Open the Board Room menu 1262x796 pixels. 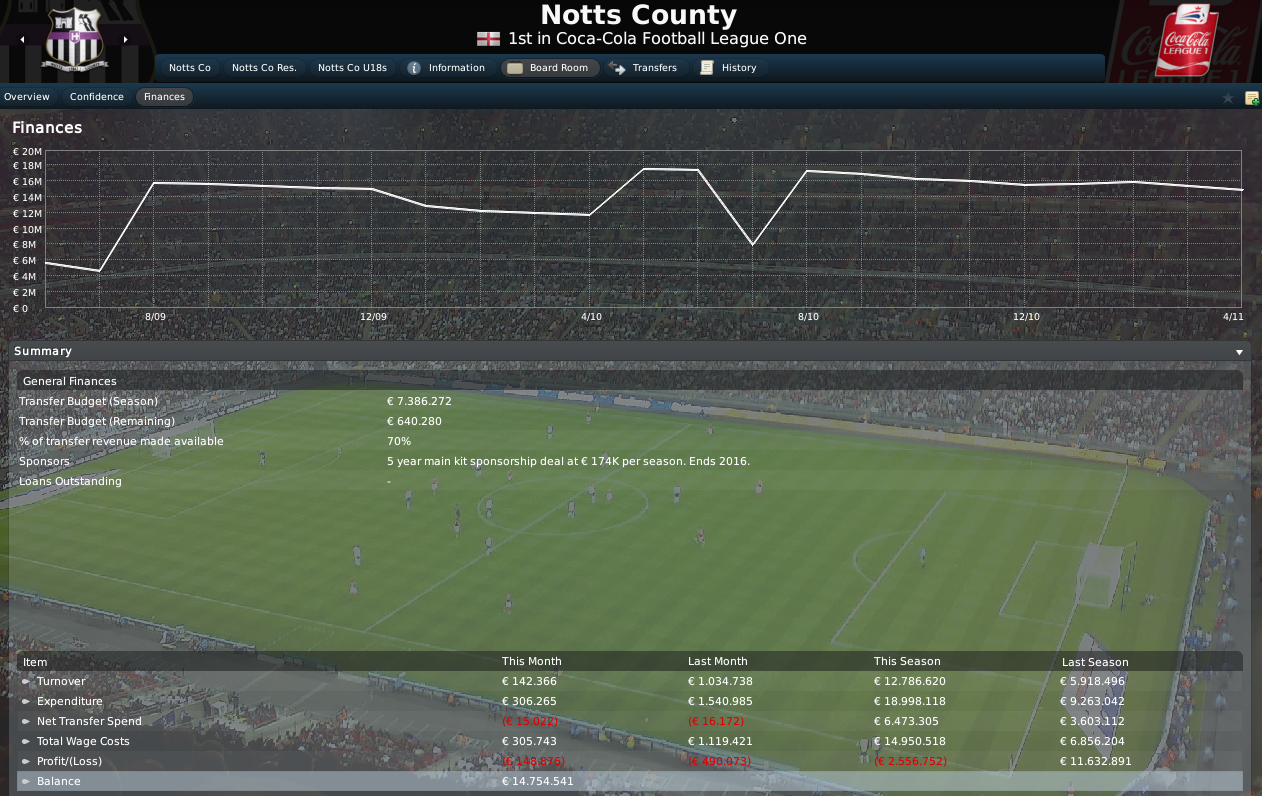[549, 68]
